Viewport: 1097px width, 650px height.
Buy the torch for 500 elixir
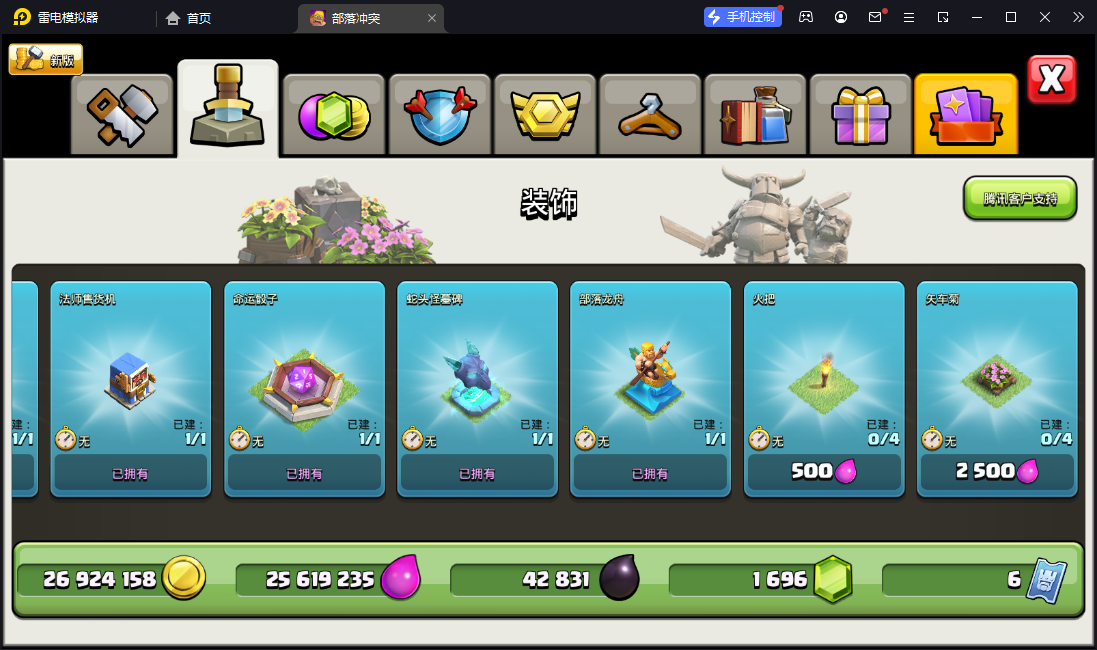[824, 471]
